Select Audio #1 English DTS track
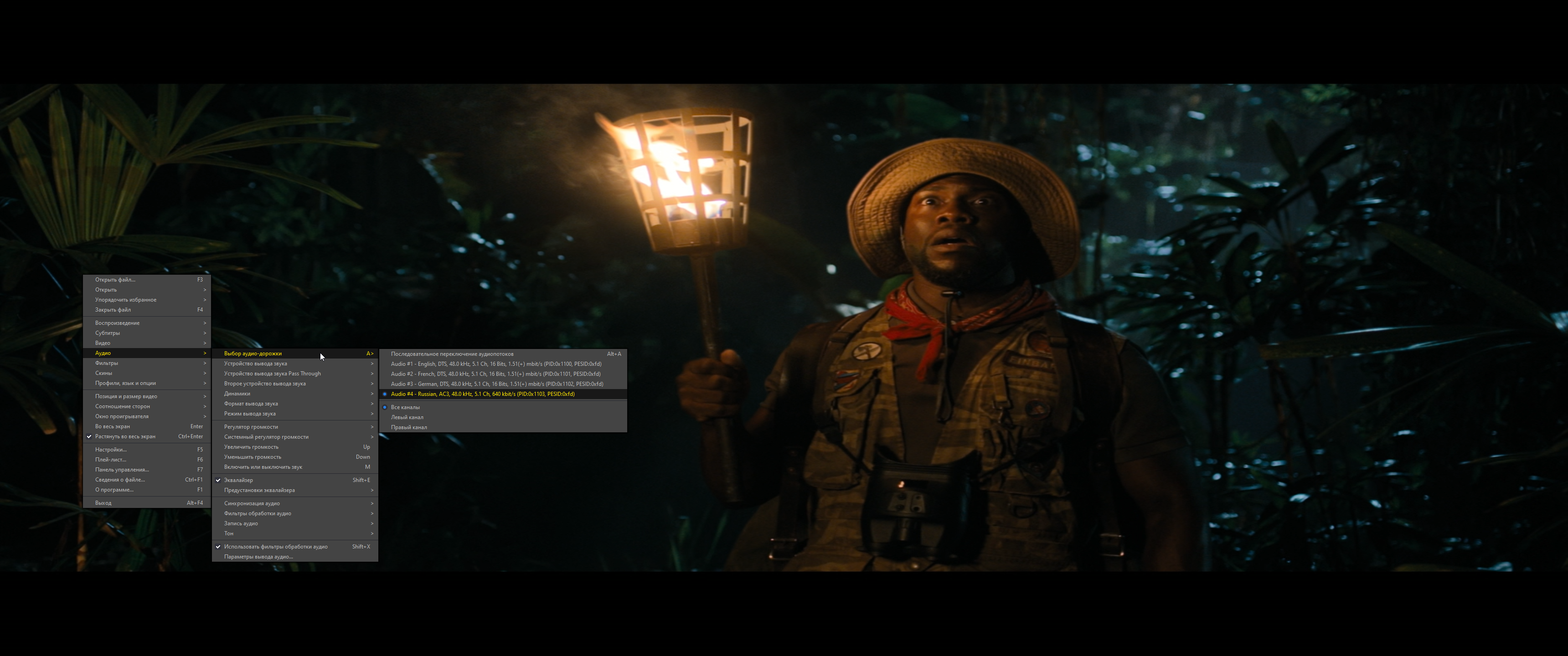This screenshot has height=656, width=1568. pyautogui.click(x=496, y=363)
